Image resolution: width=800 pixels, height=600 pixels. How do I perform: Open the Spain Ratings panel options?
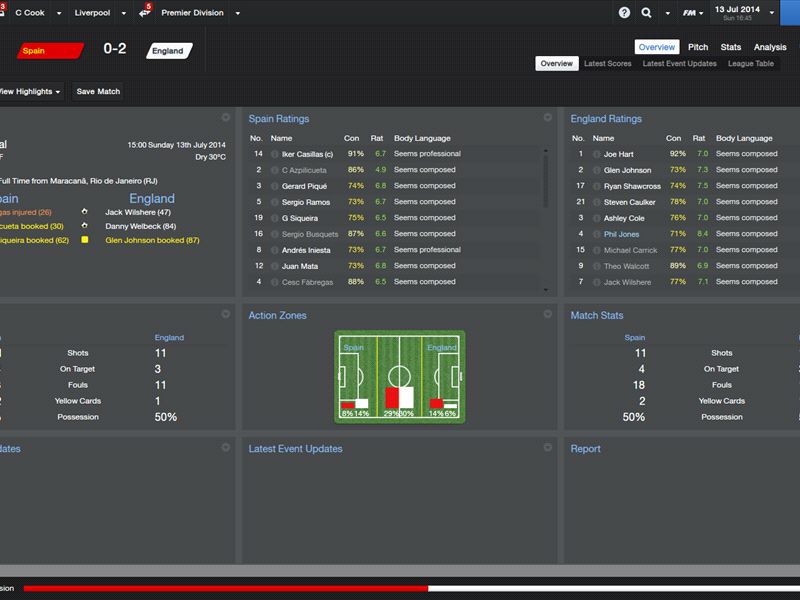click(547, 118)
